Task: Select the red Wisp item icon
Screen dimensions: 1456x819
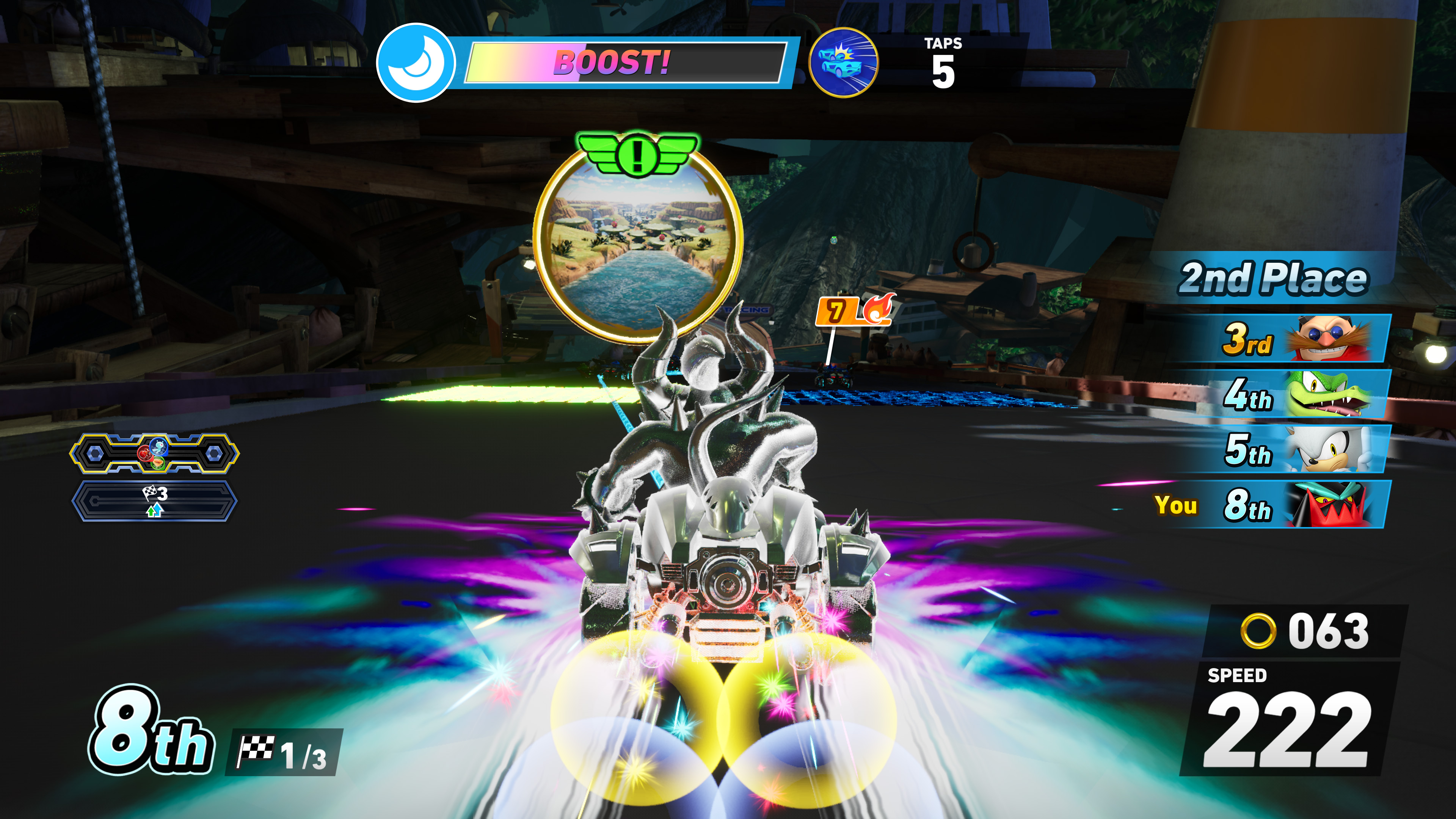Action: [145, 453]
